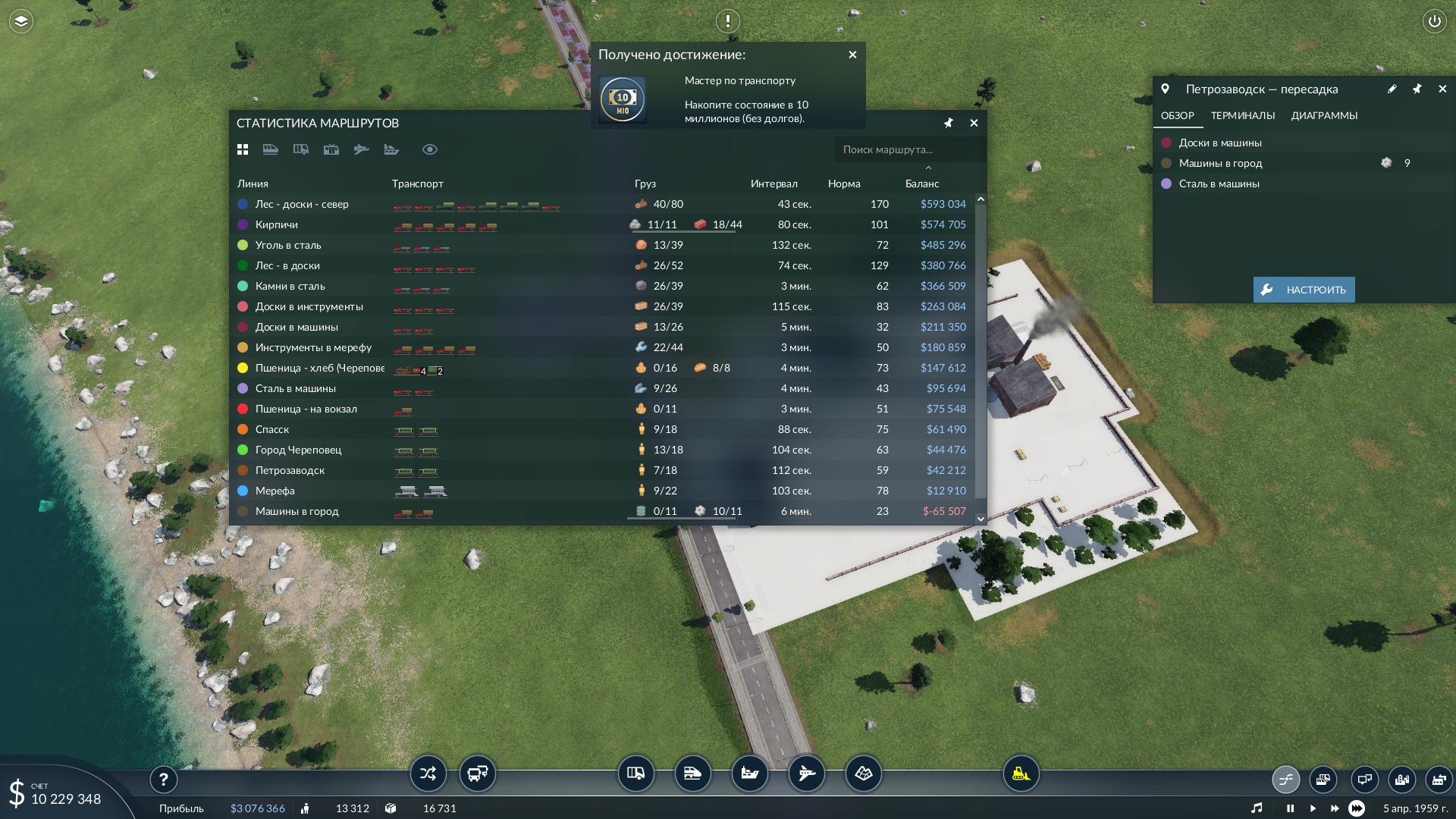
Task: Open the ДИАГРАММЫ tab
Action: (x=1324, y=115)
